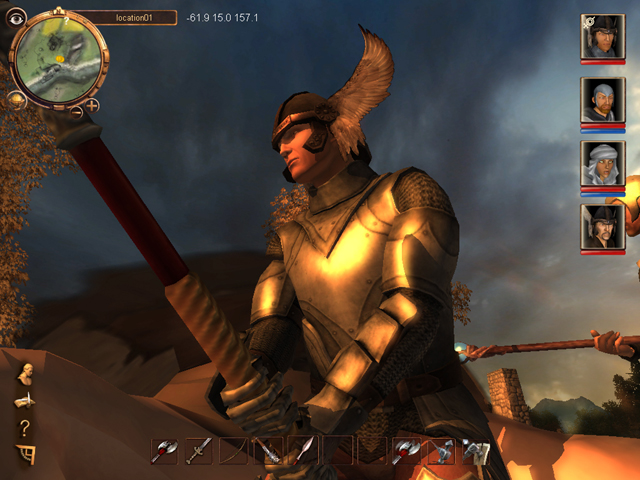Select the bearded bandana man portrait

pyautogui.click(x=603, y=100)
